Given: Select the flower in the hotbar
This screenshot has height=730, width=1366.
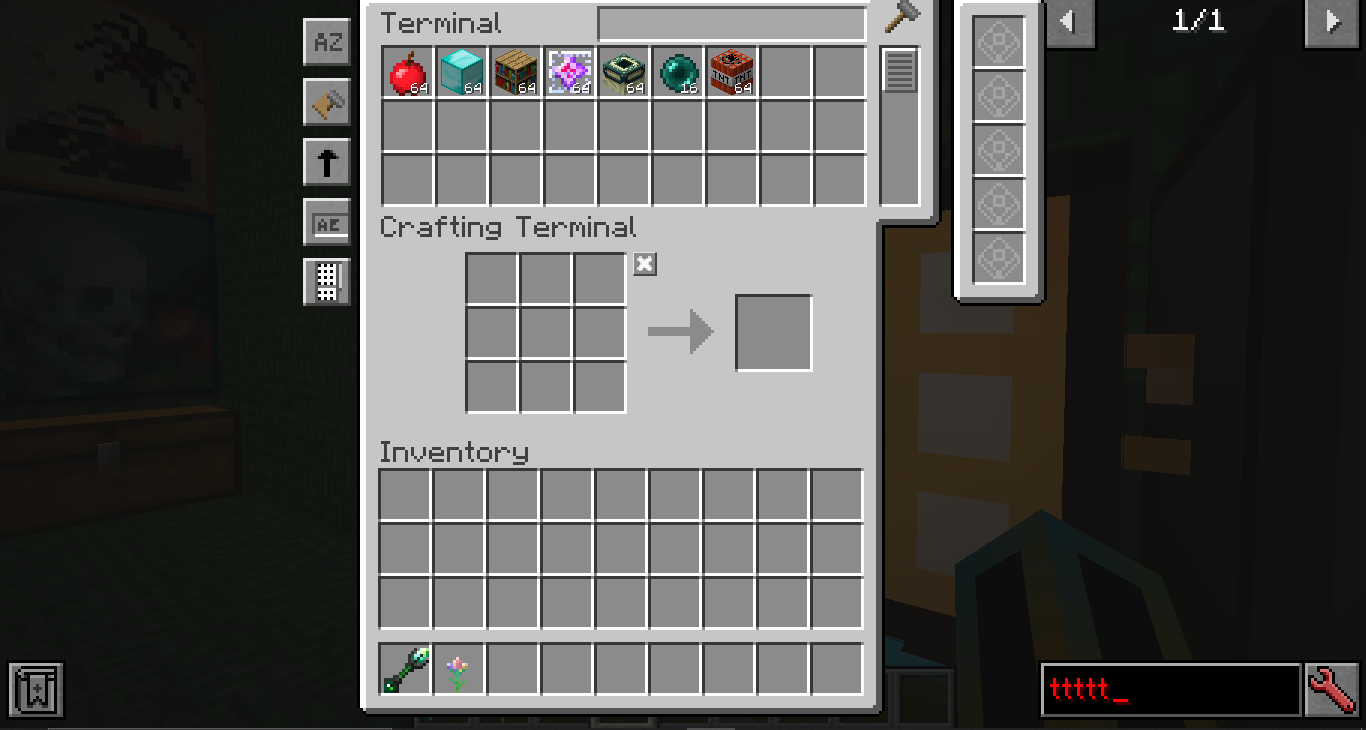Looking at the screenshot, I should [458, 668].
